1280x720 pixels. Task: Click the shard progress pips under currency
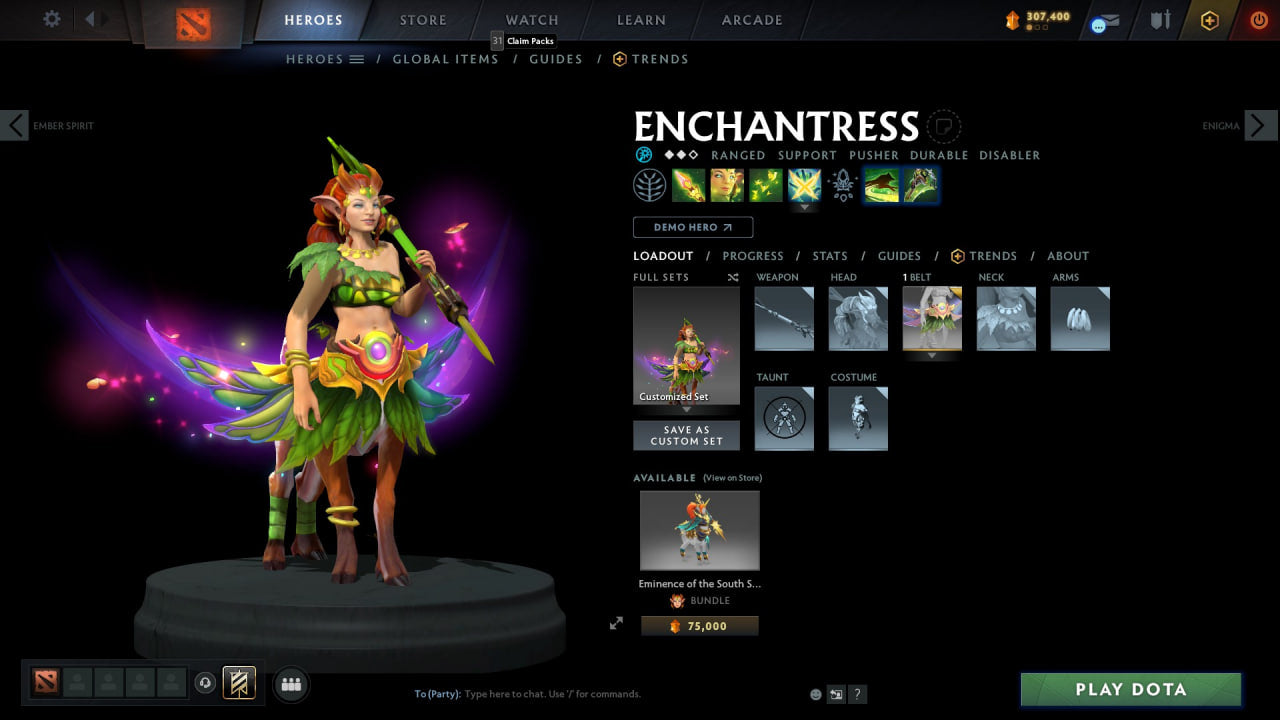click(x=1037, y=27)
